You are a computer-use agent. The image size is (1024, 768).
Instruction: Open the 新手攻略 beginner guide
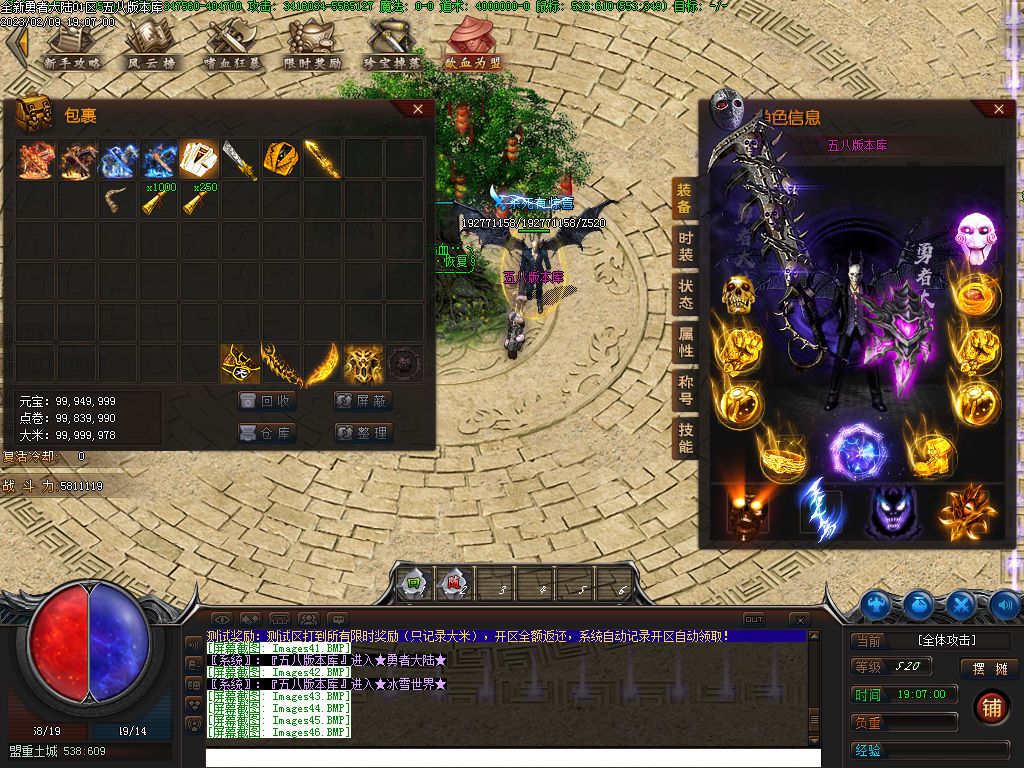[73, 45]
